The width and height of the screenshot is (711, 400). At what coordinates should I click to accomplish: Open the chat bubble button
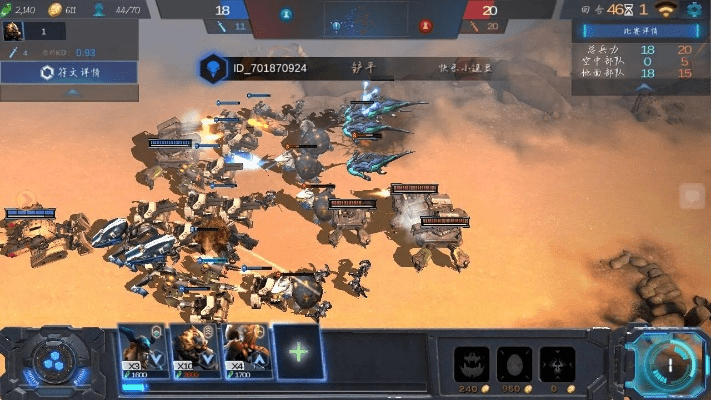[x=691, y=196]
